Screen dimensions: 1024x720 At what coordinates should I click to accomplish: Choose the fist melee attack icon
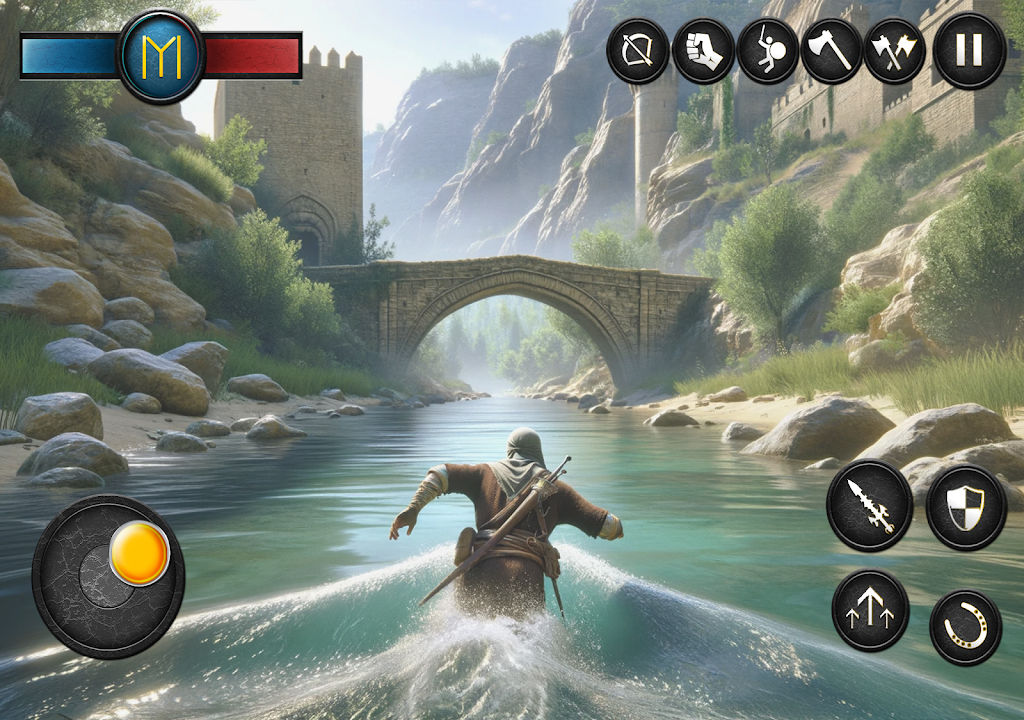[x=703, y=51]
